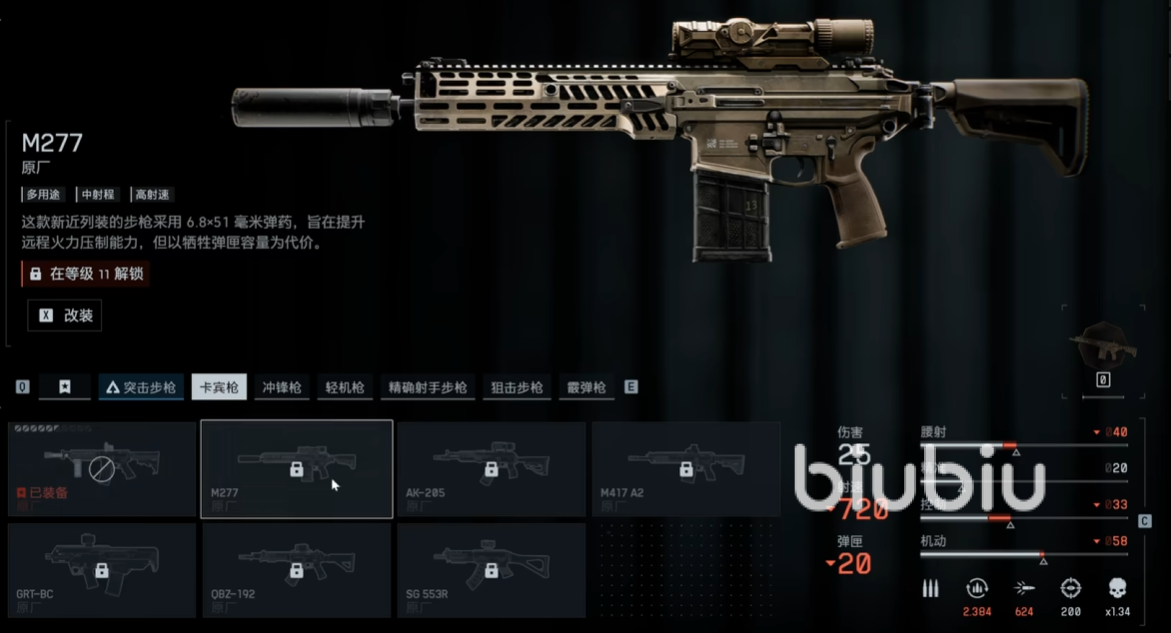Viewport: 1171px width, 633px height.
Task: Select the M277 weapon tile
Action: tap(297, 468)
